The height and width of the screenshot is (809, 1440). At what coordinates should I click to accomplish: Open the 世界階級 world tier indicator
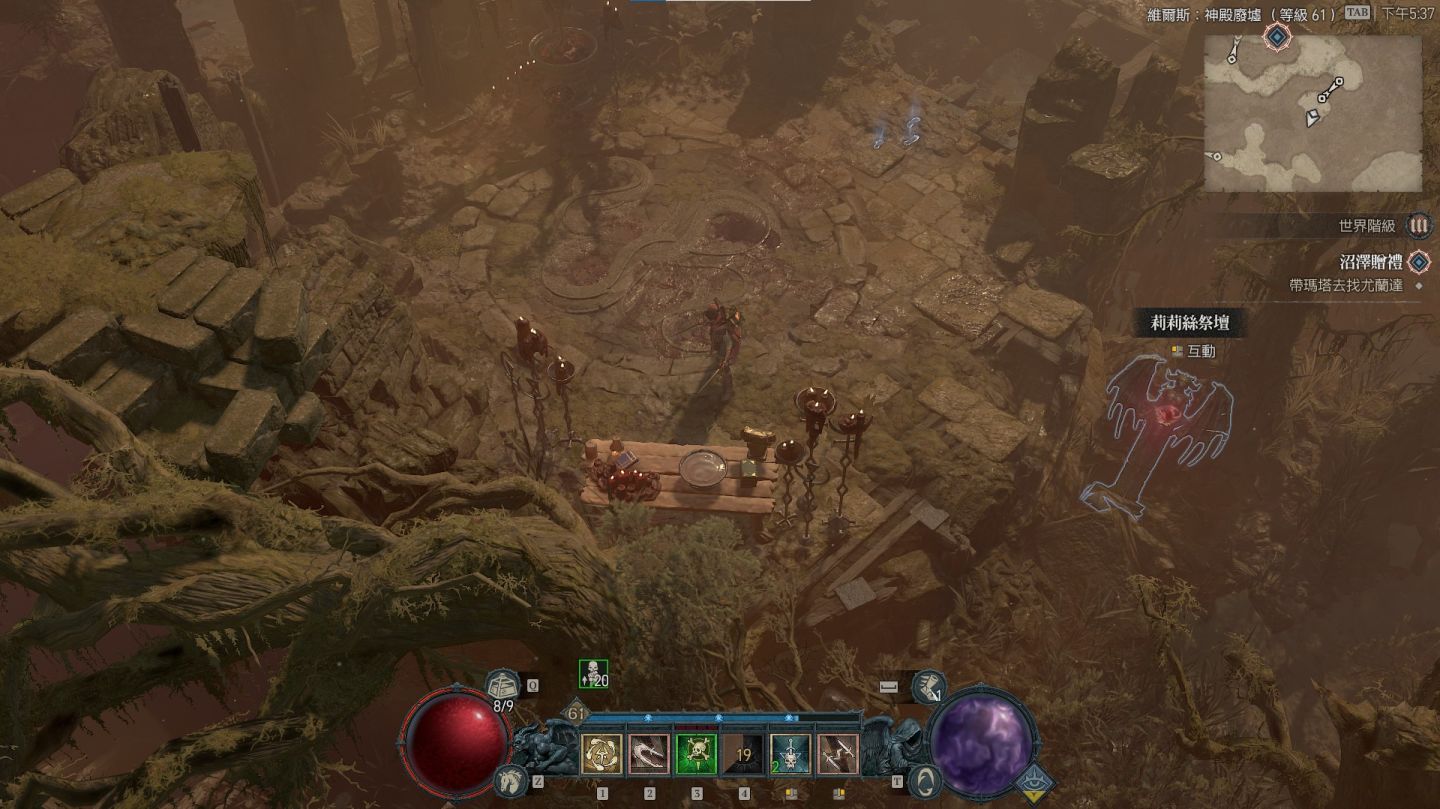tap(1418, 226)
